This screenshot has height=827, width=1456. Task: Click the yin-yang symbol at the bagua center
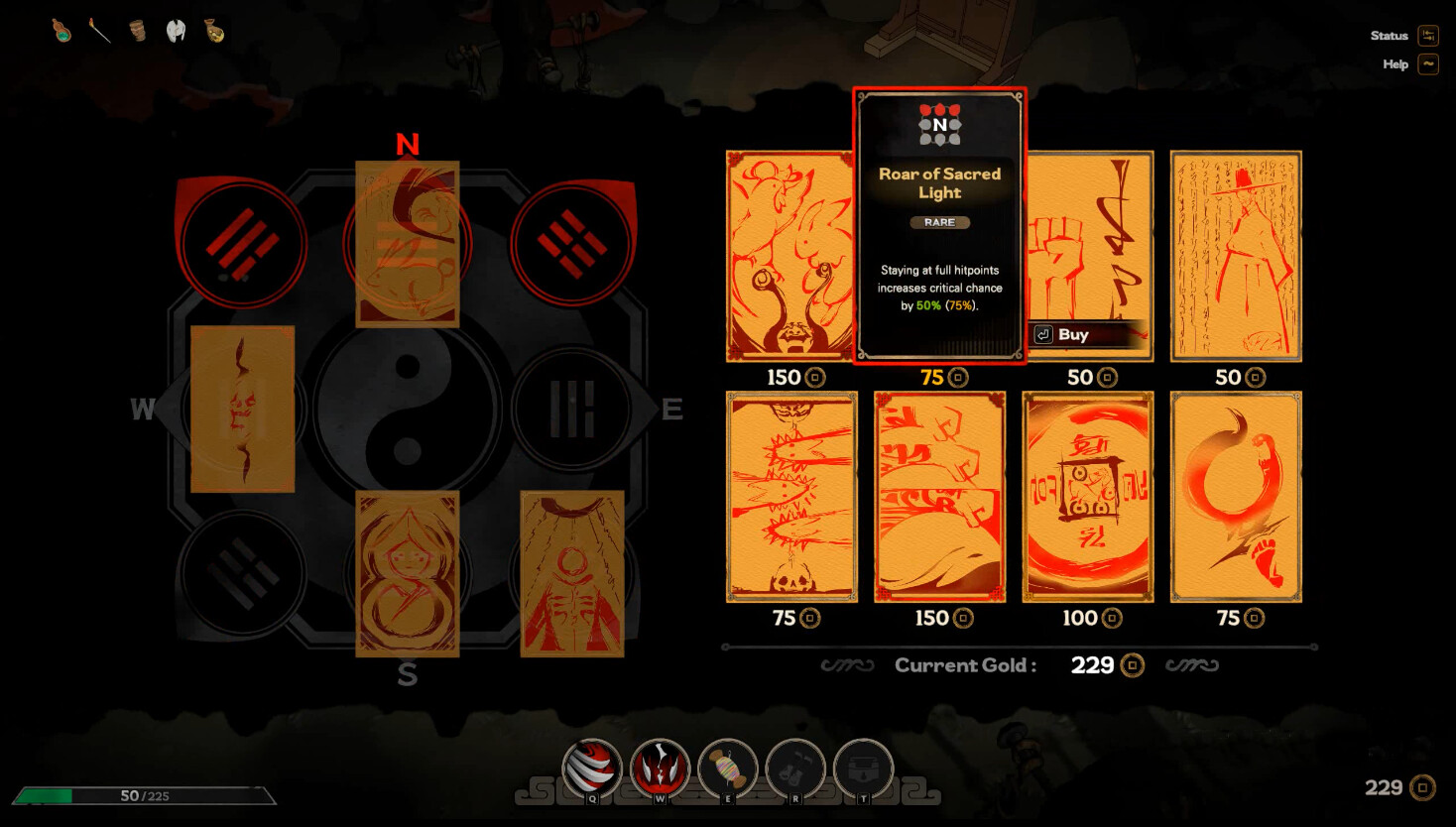click(x=407, y=410)
